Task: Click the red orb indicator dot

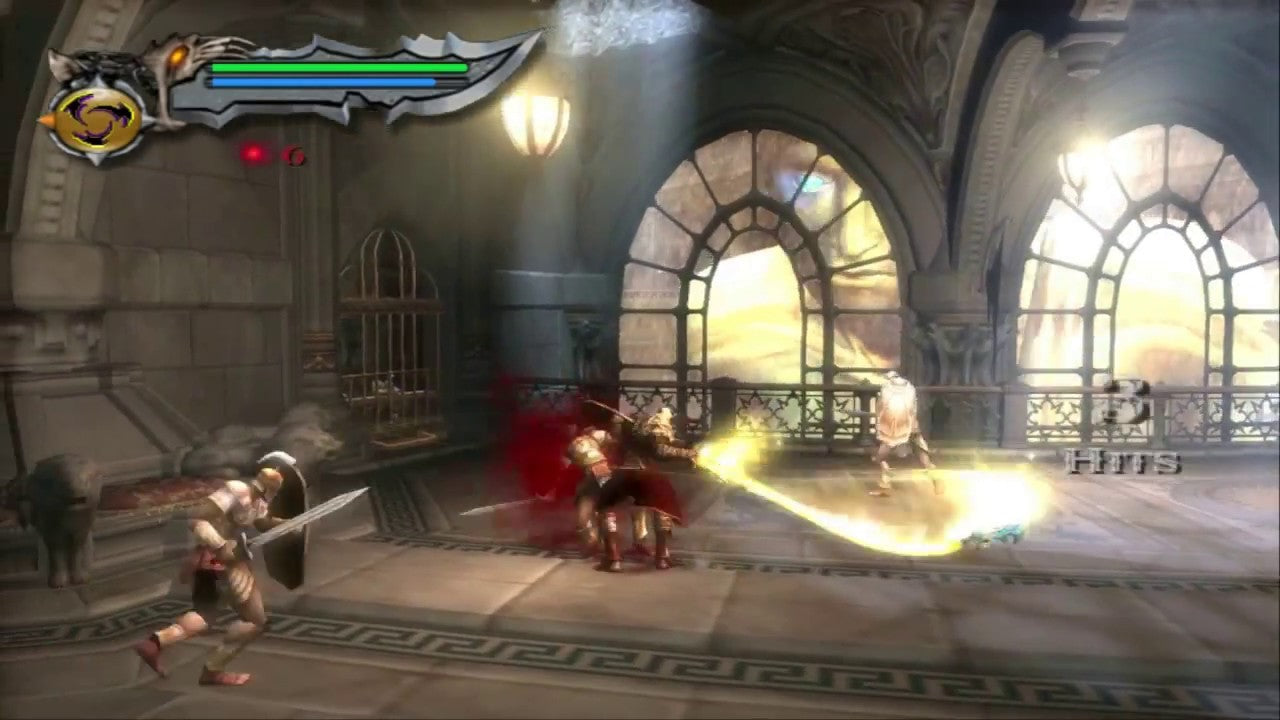Action: point(255,152)
